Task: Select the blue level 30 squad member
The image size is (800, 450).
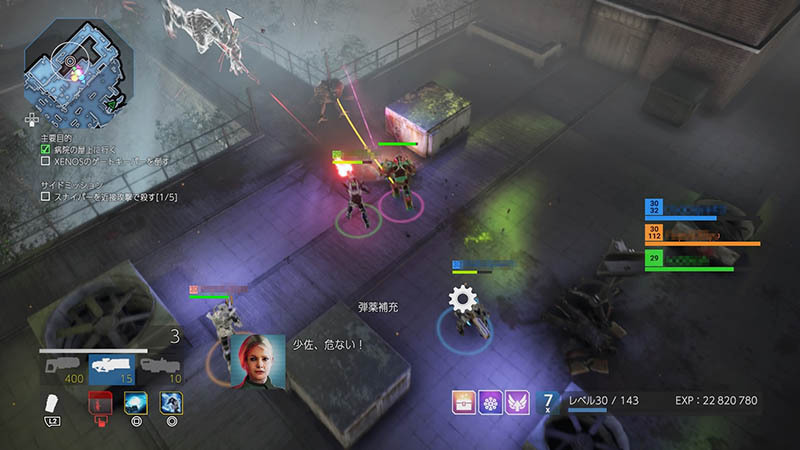Action: pyautogui.click(x=690, y=208)
